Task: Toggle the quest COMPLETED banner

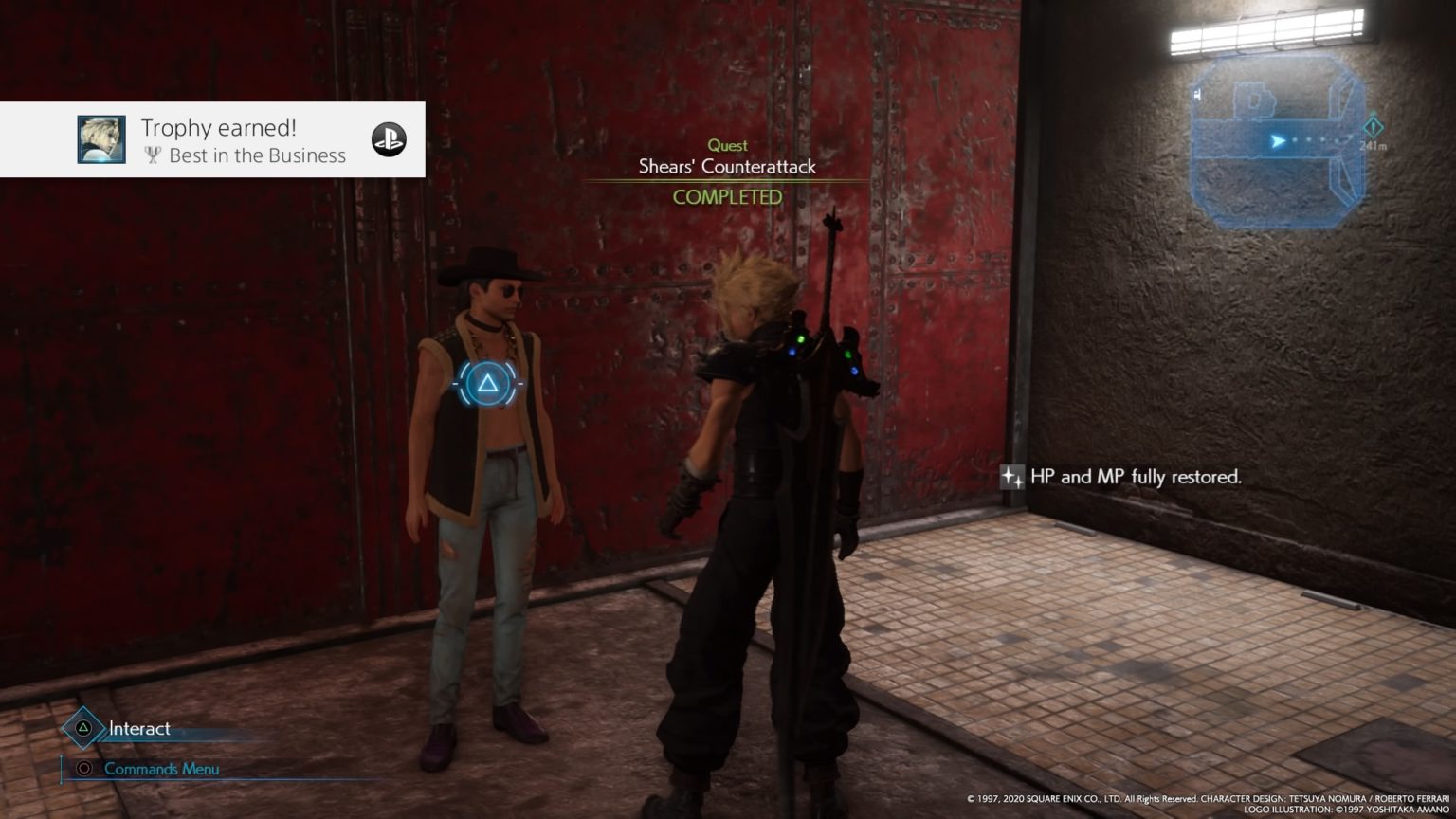Action: [727, 197]
